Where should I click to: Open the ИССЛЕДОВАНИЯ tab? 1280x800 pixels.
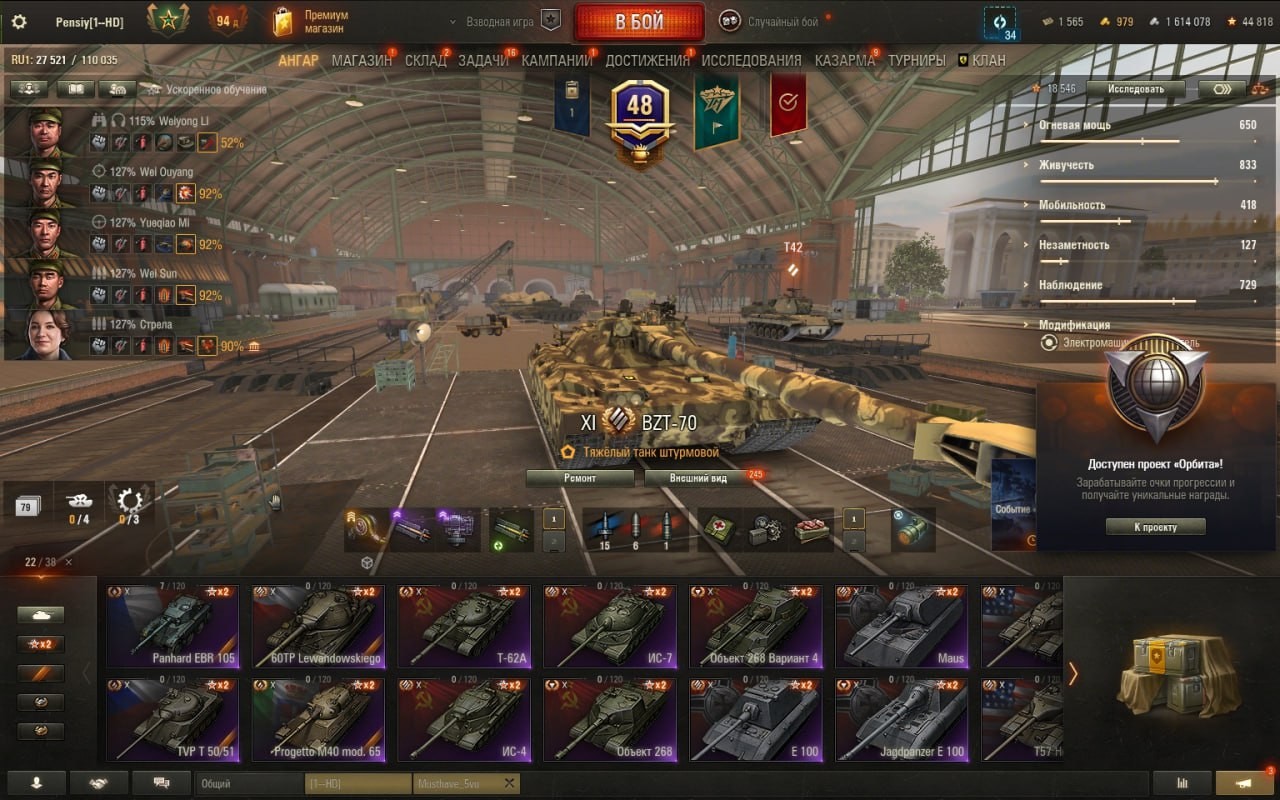point(751,60)
